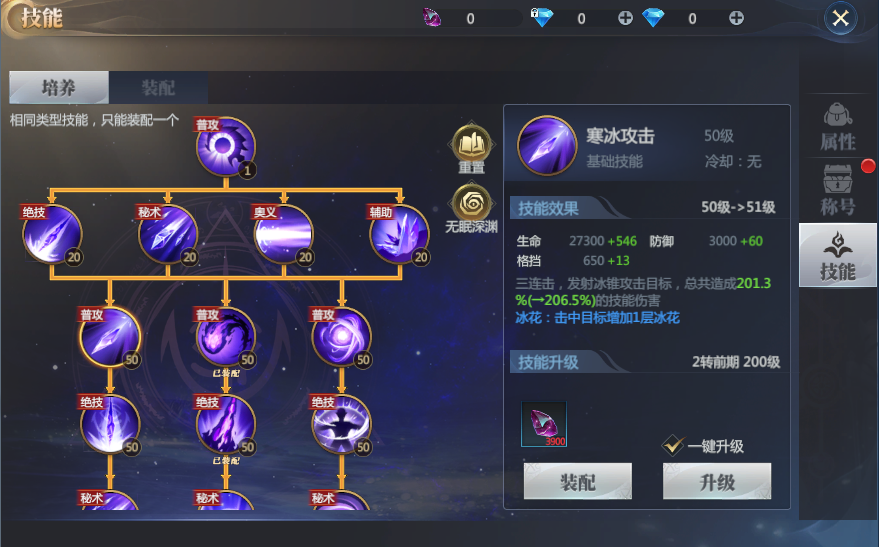Close the skills window
879x547 pixels.
tap(840, 18)
